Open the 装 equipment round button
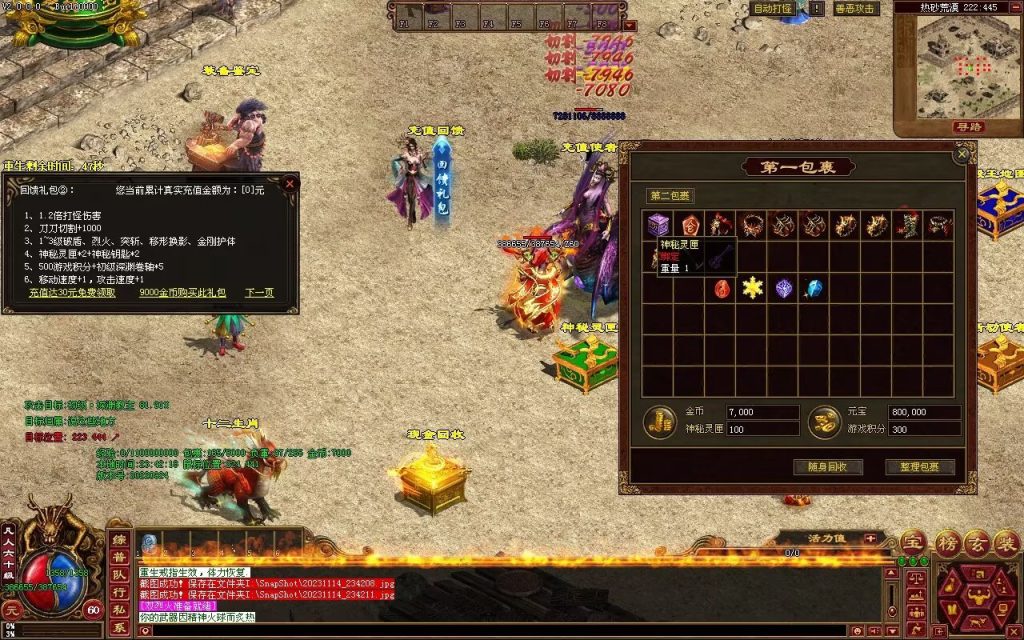 (1008, 543)
